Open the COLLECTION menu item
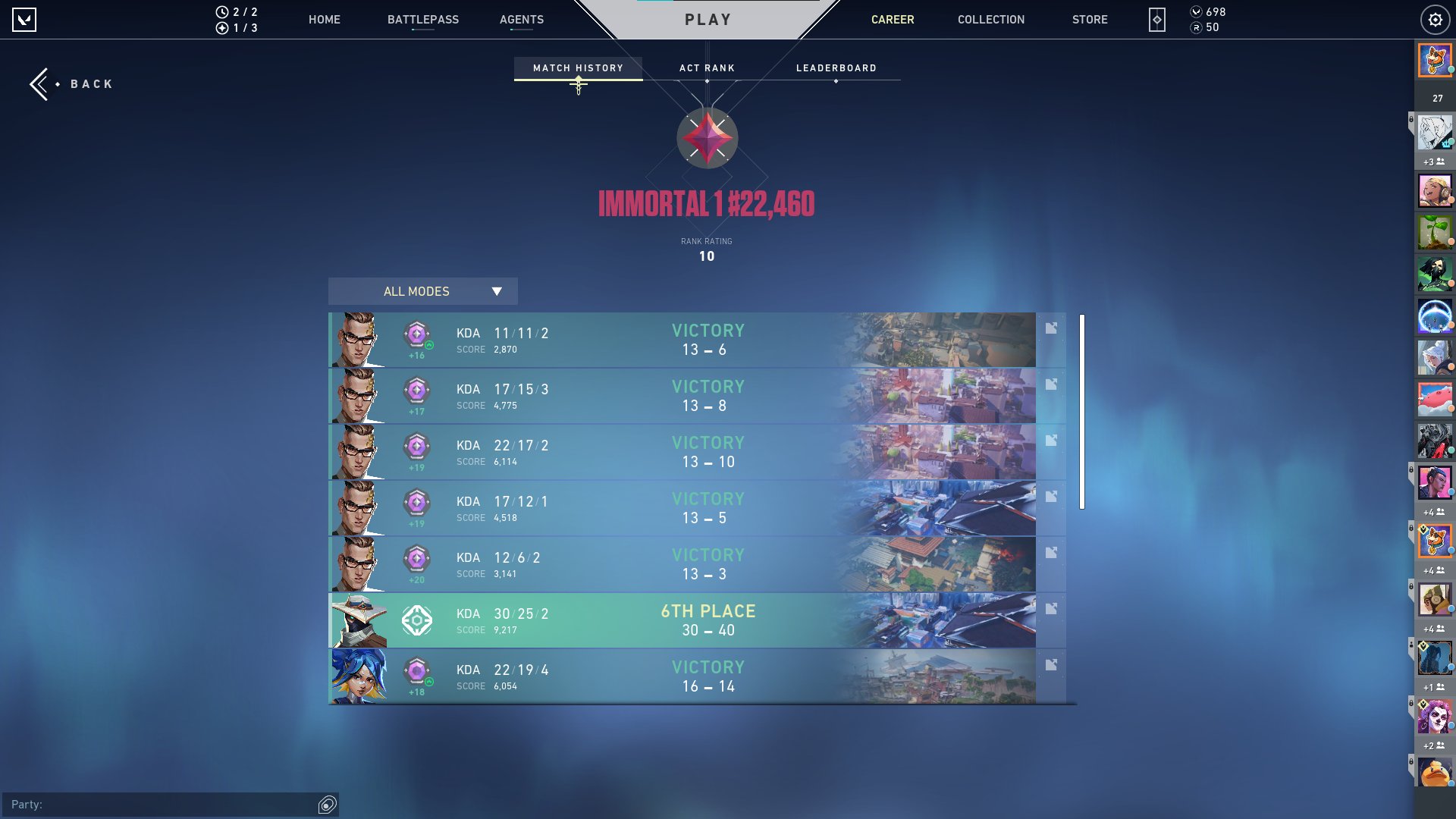 click(990, 20)
